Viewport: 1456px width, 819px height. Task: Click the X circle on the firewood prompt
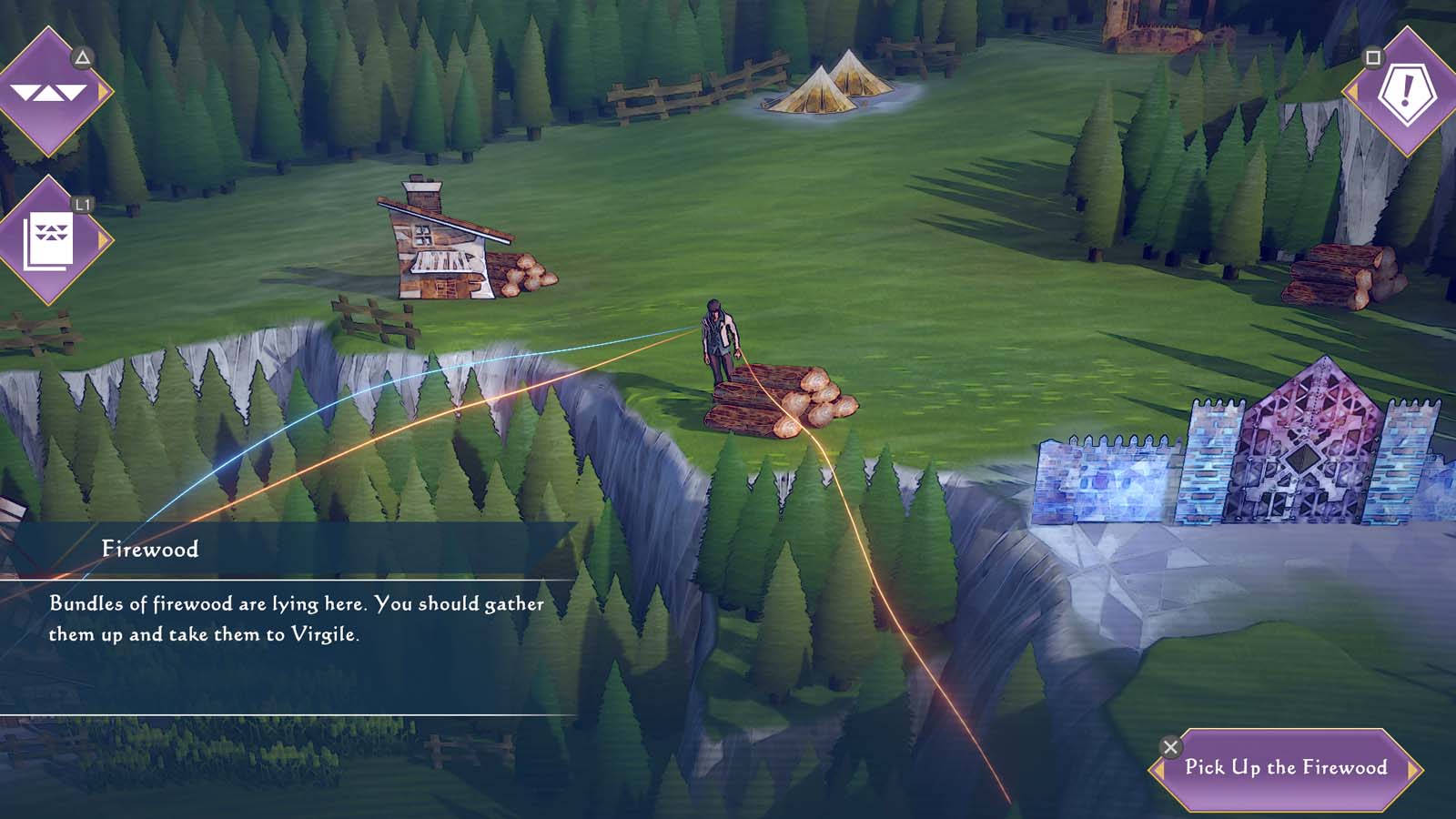click(x=1169, y=746)
